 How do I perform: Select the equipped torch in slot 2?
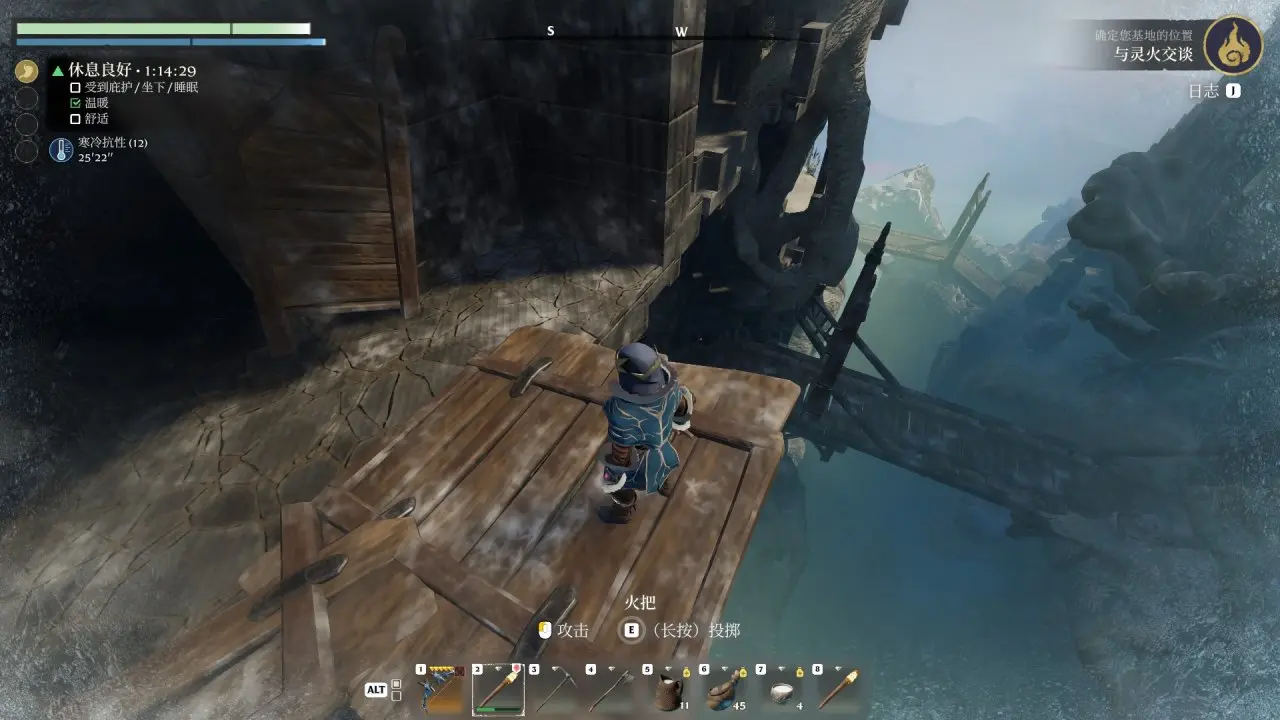(x=498, y=689)
